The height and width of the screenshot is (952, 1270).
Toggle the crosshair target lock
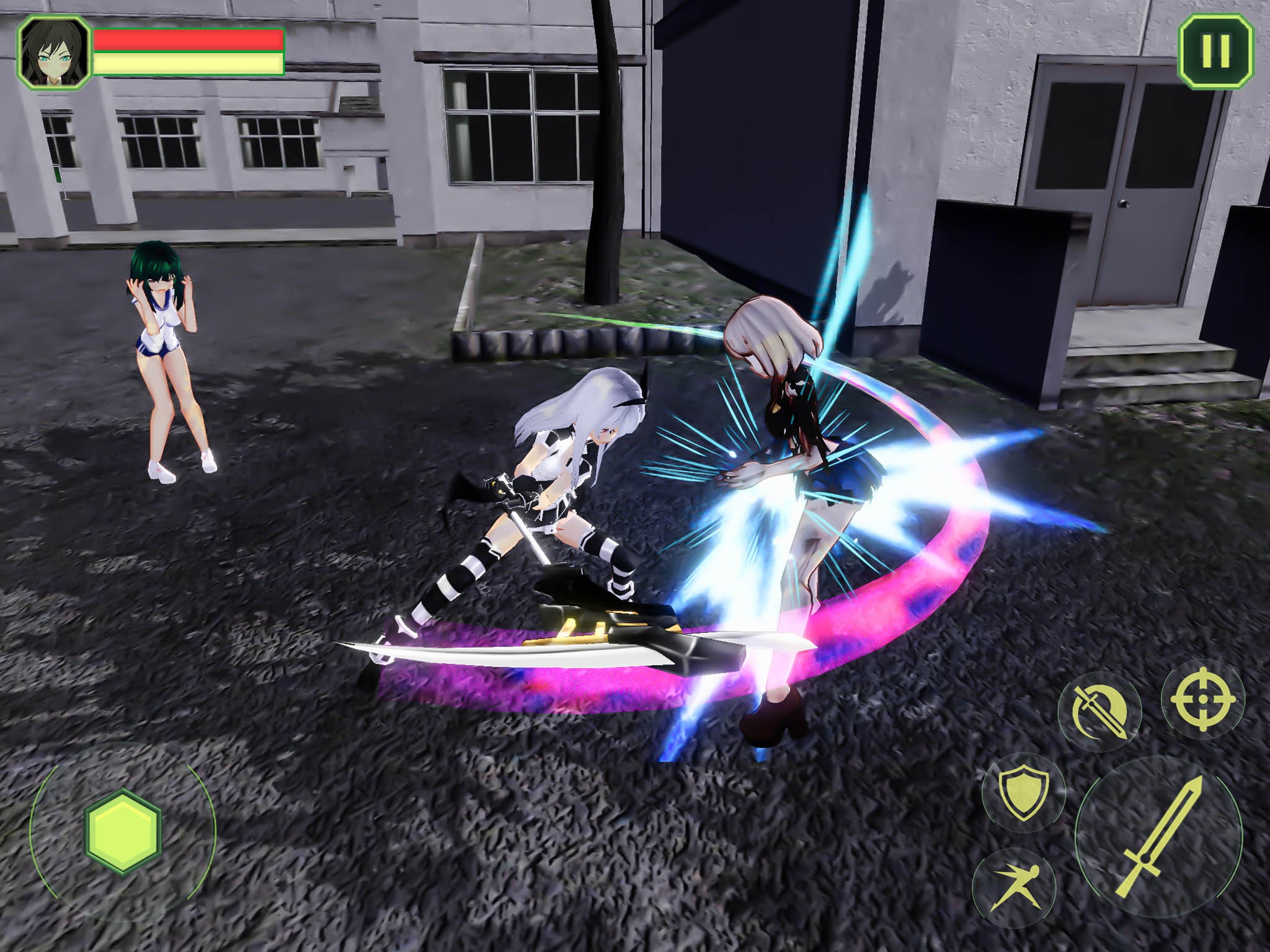1202,699
